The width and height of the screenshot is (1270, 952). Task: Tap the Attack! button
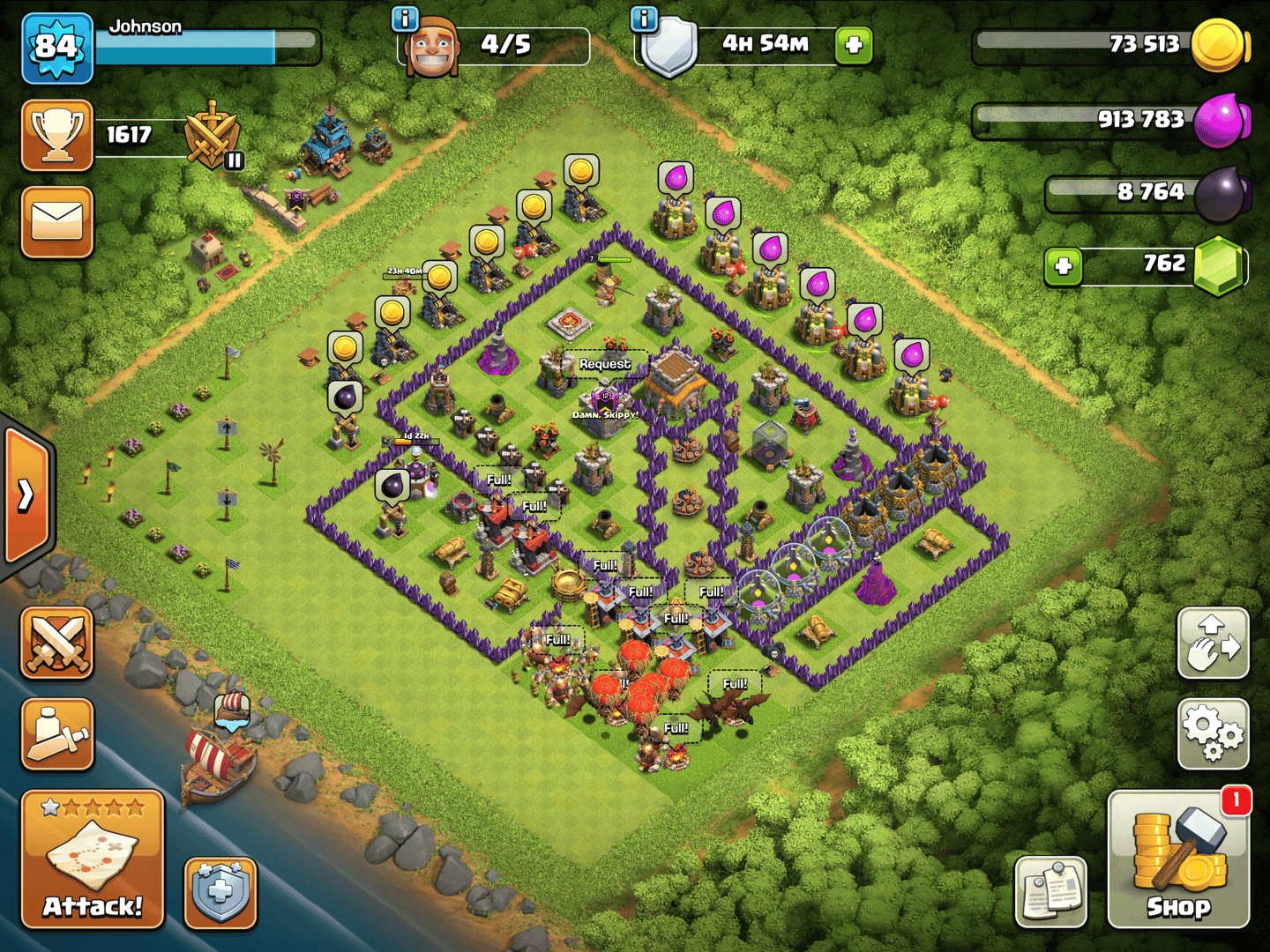93,859
